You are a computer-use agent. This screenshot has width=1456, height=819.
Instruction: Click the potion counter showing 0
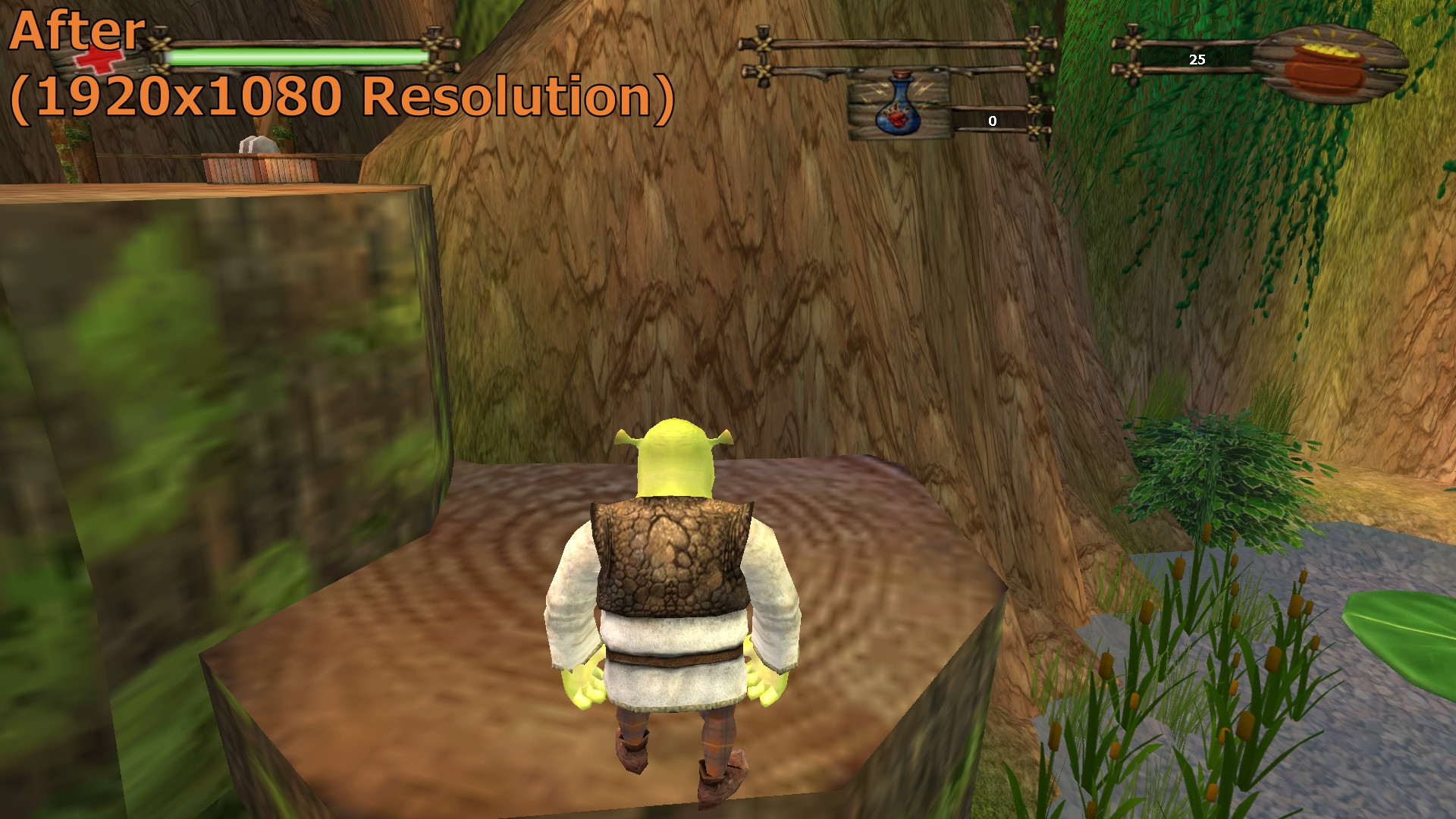[992, 120]
